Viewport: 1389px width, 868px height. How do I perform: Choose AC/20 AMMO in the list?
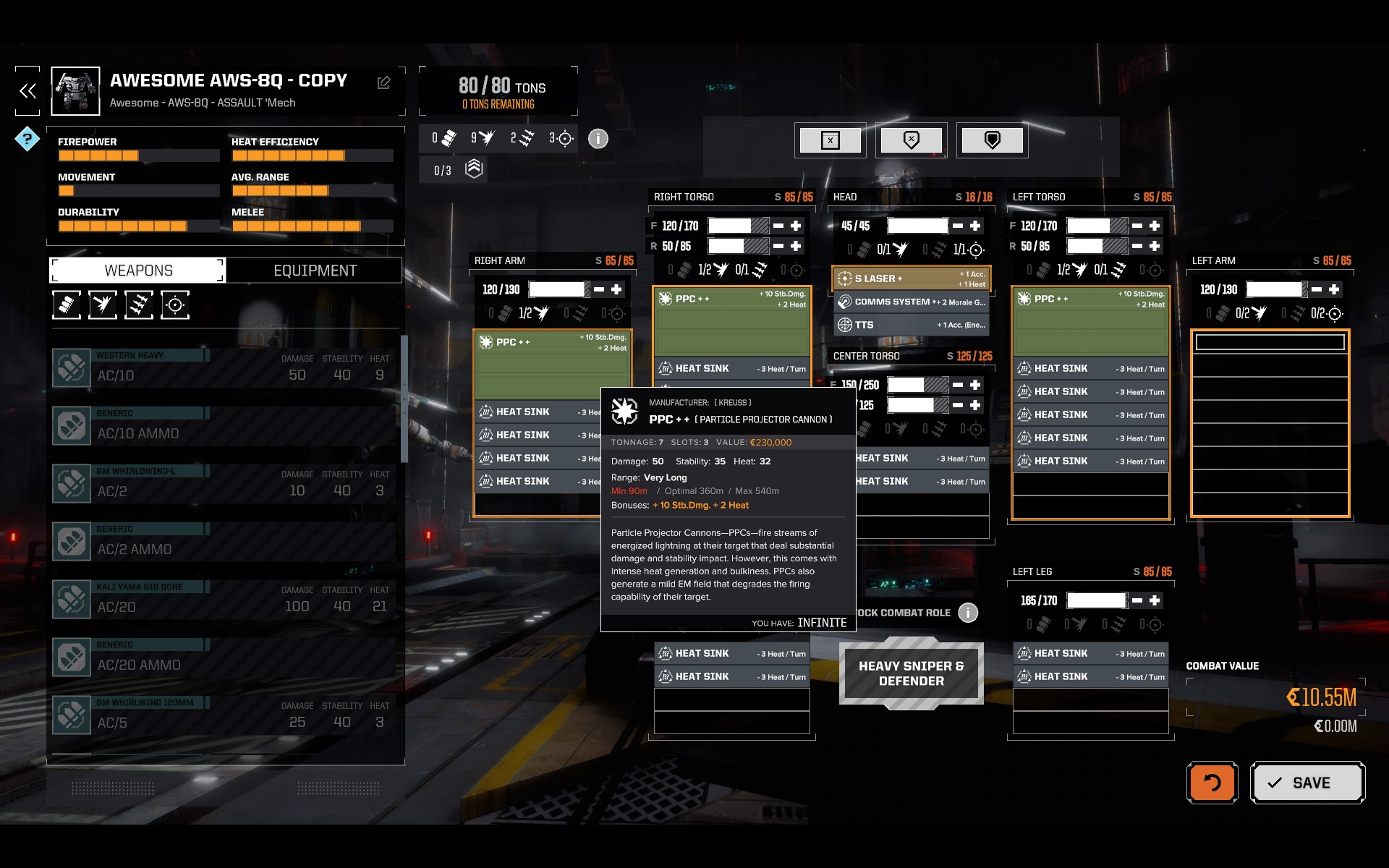[224, 658]
